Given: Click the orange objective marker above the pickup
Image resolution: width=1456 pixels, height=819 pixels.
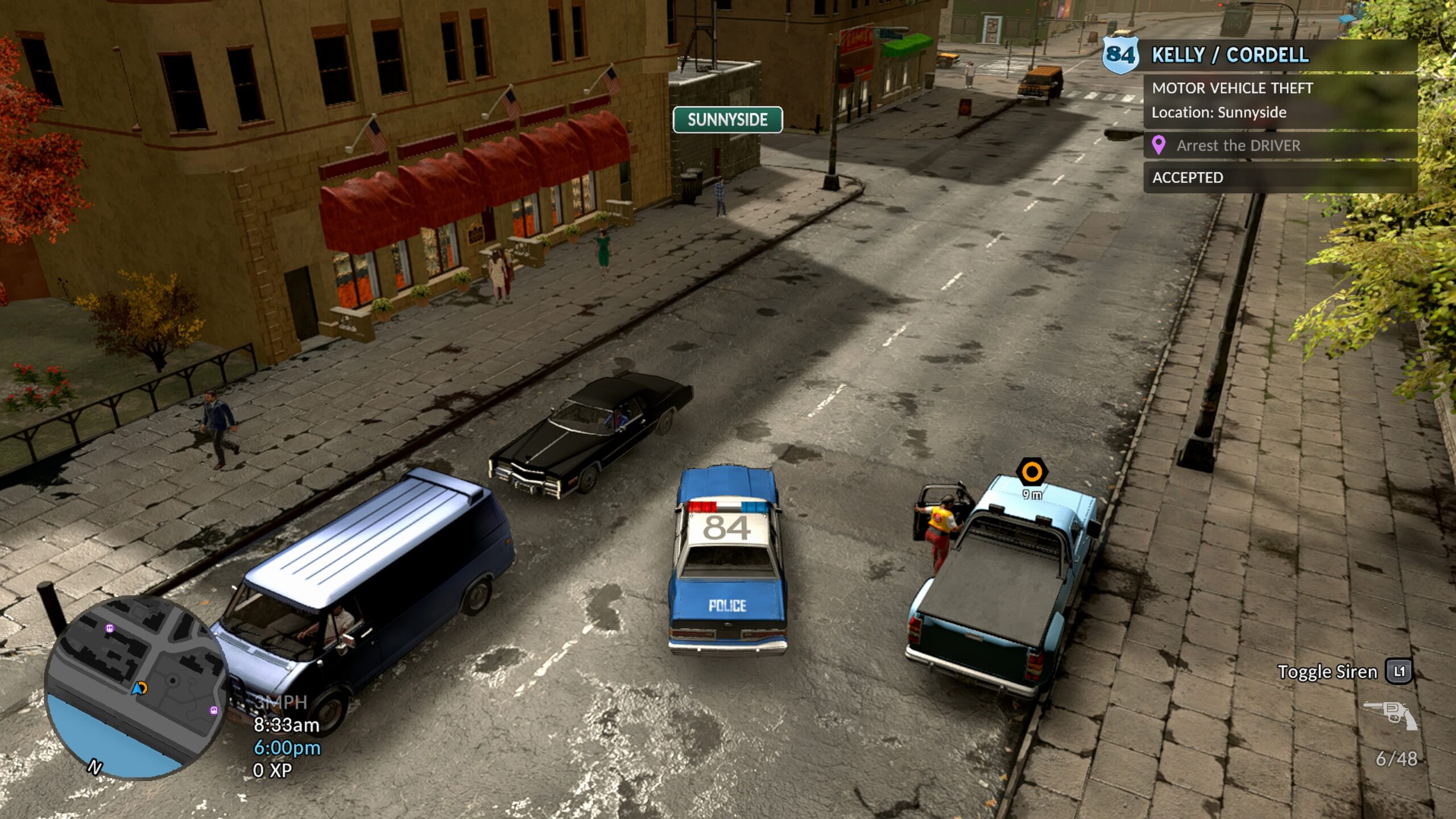Looking at the screenshot, I should (x=1032, y=472).
